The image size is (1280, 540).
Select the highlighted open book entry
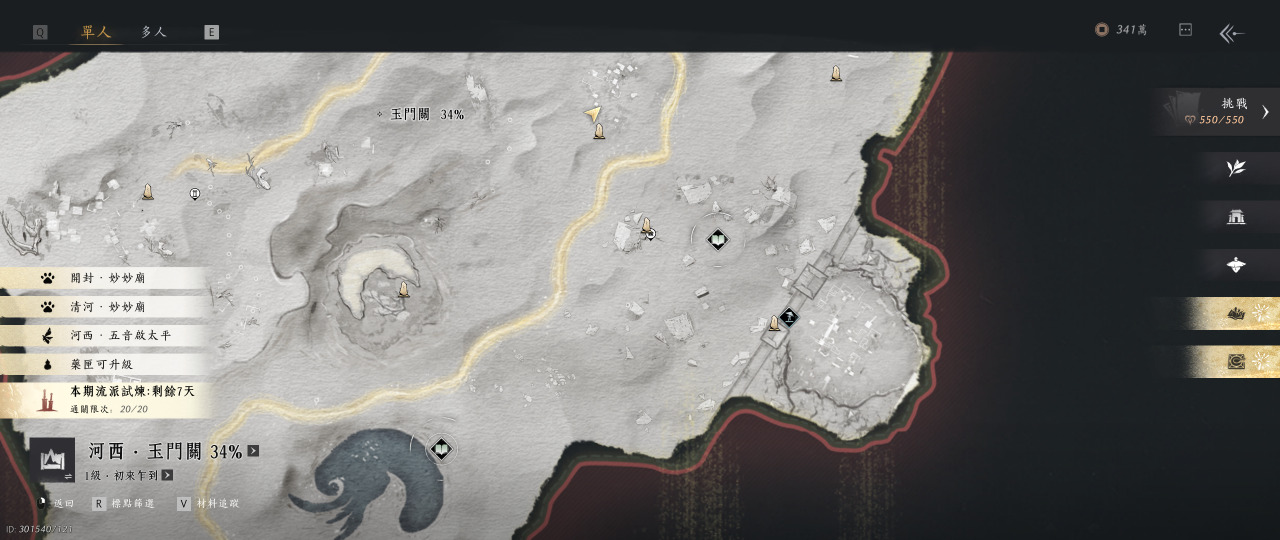coord(1236,314)
